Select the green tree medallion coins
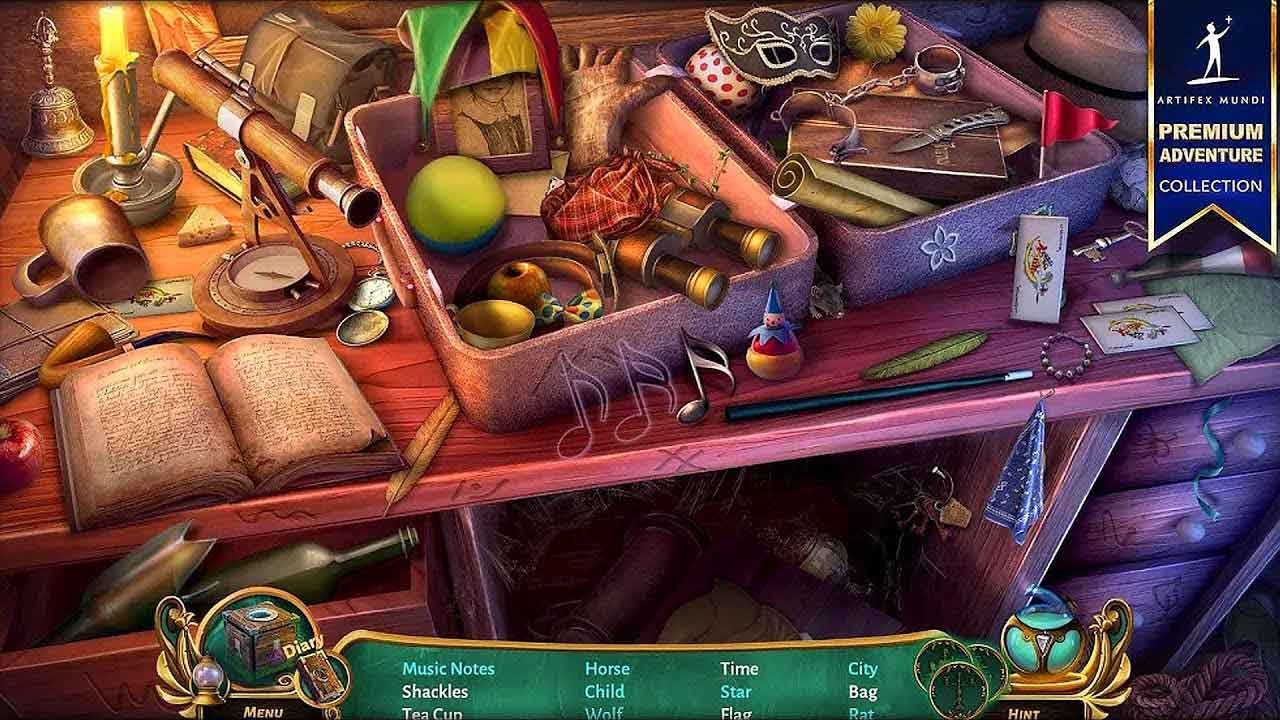Image resolution: width=1280 pixels, height=720 pixels. click(960, 672)
